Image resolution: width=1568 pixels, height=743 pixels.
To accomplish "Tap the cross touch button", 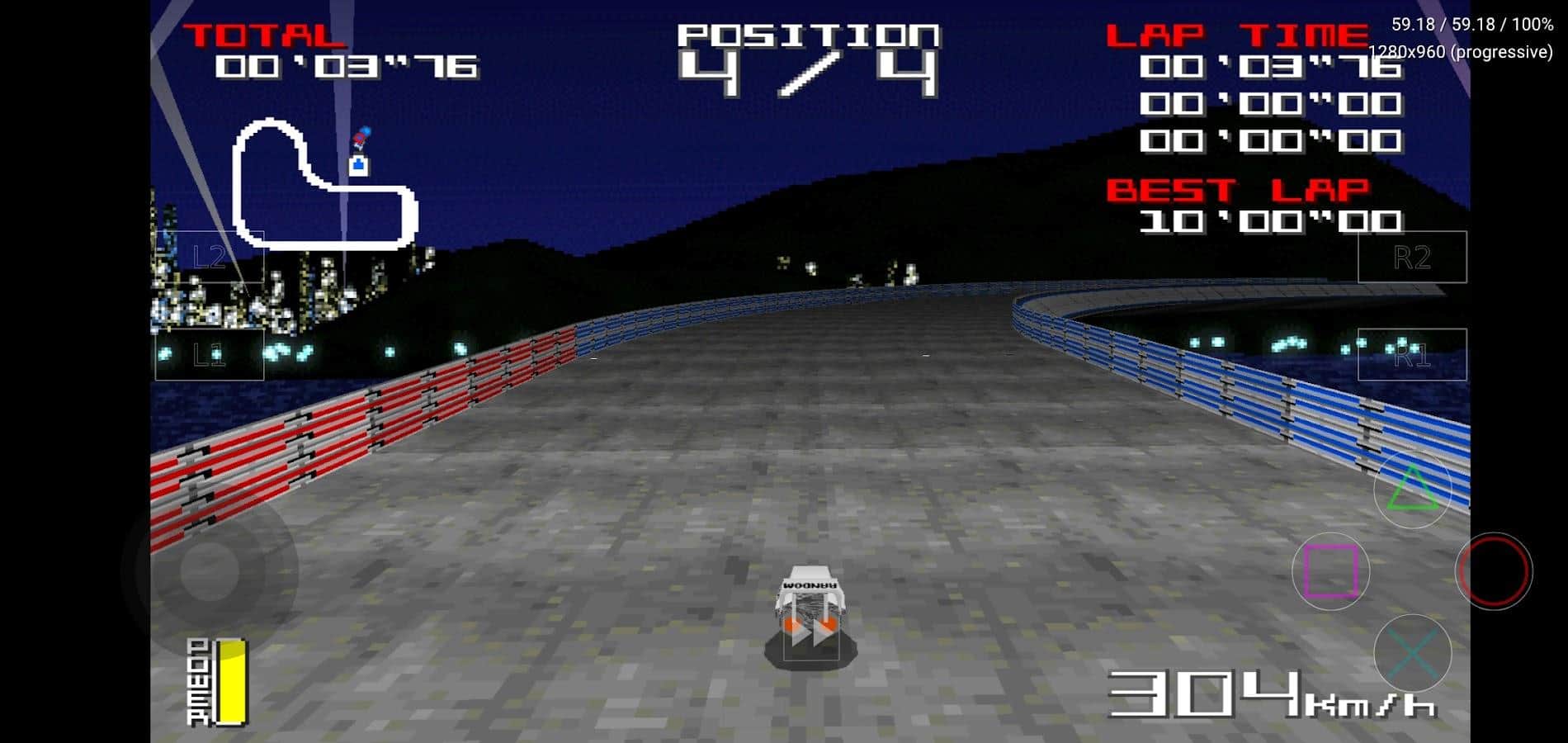I will 1412,654.
